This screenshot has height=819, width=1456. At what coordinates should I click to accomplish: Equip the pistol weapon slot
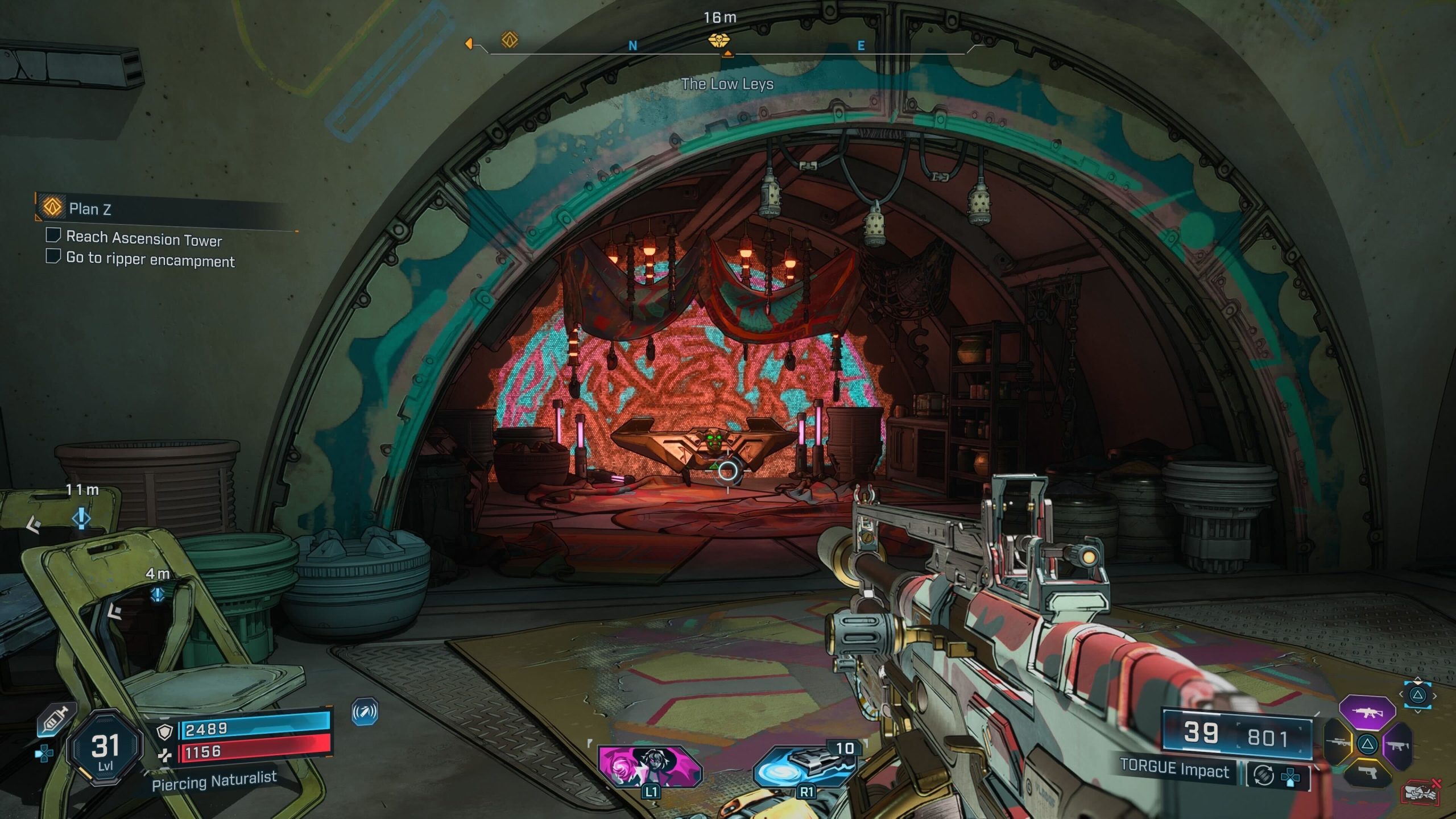[1367, 772]
